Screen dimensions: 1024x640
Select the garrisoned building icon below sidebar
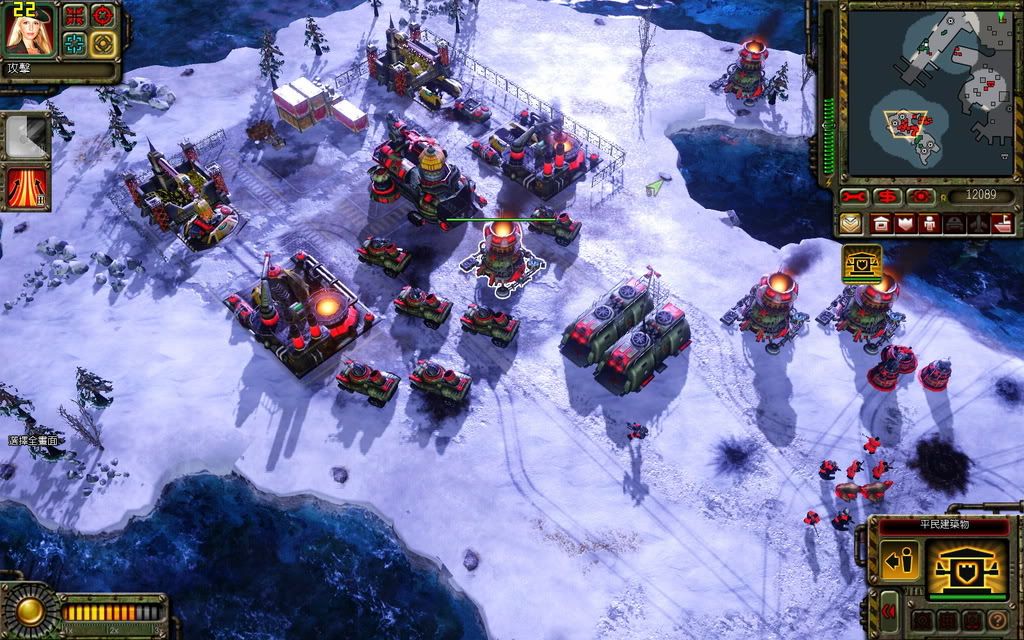862,263
